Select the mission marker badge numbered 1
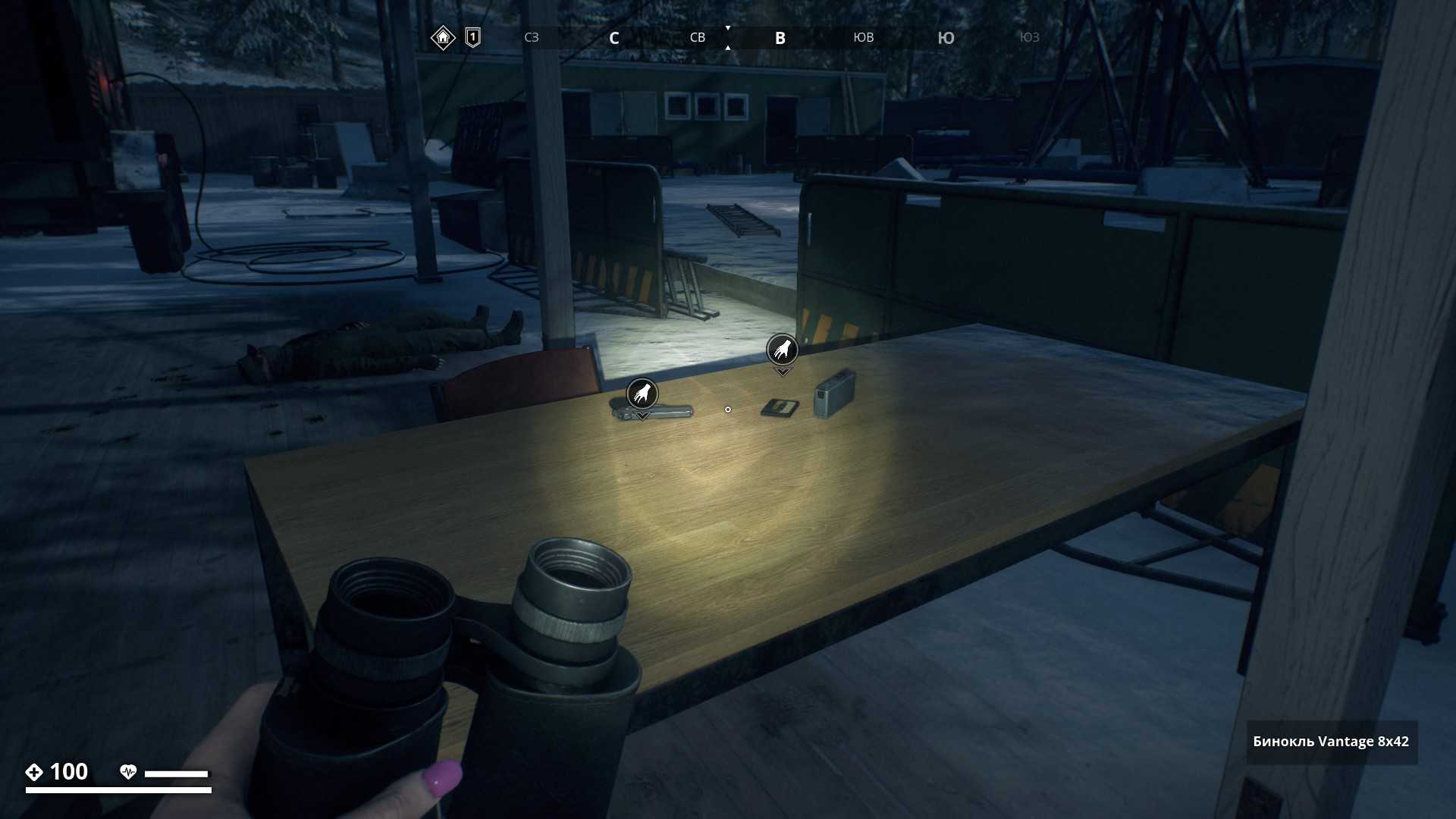Viewport: 1456px width, 819px height. 472,37
